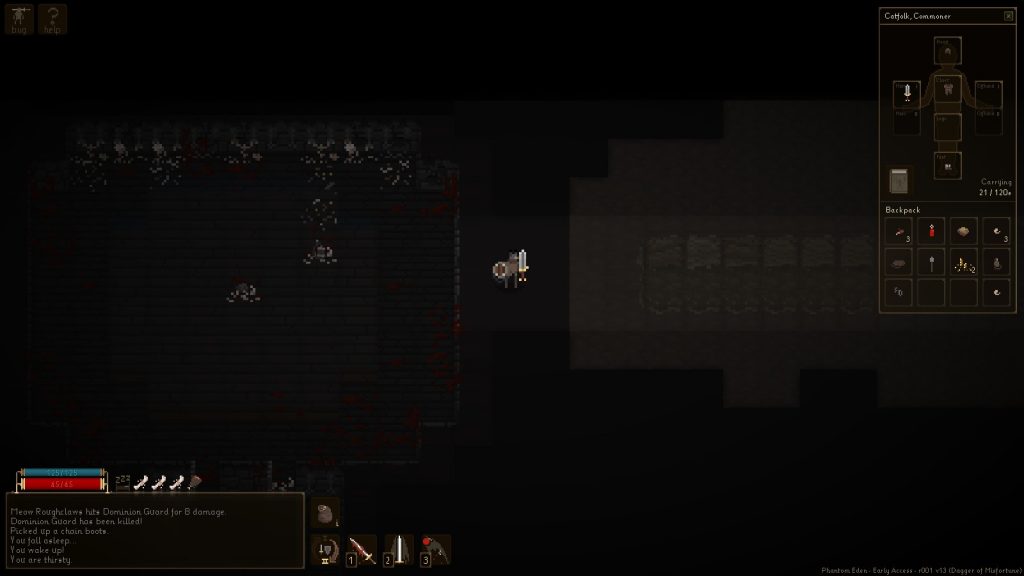The image size is (1024, 576).
Task: Open the help button
Action: coord(52,19)
